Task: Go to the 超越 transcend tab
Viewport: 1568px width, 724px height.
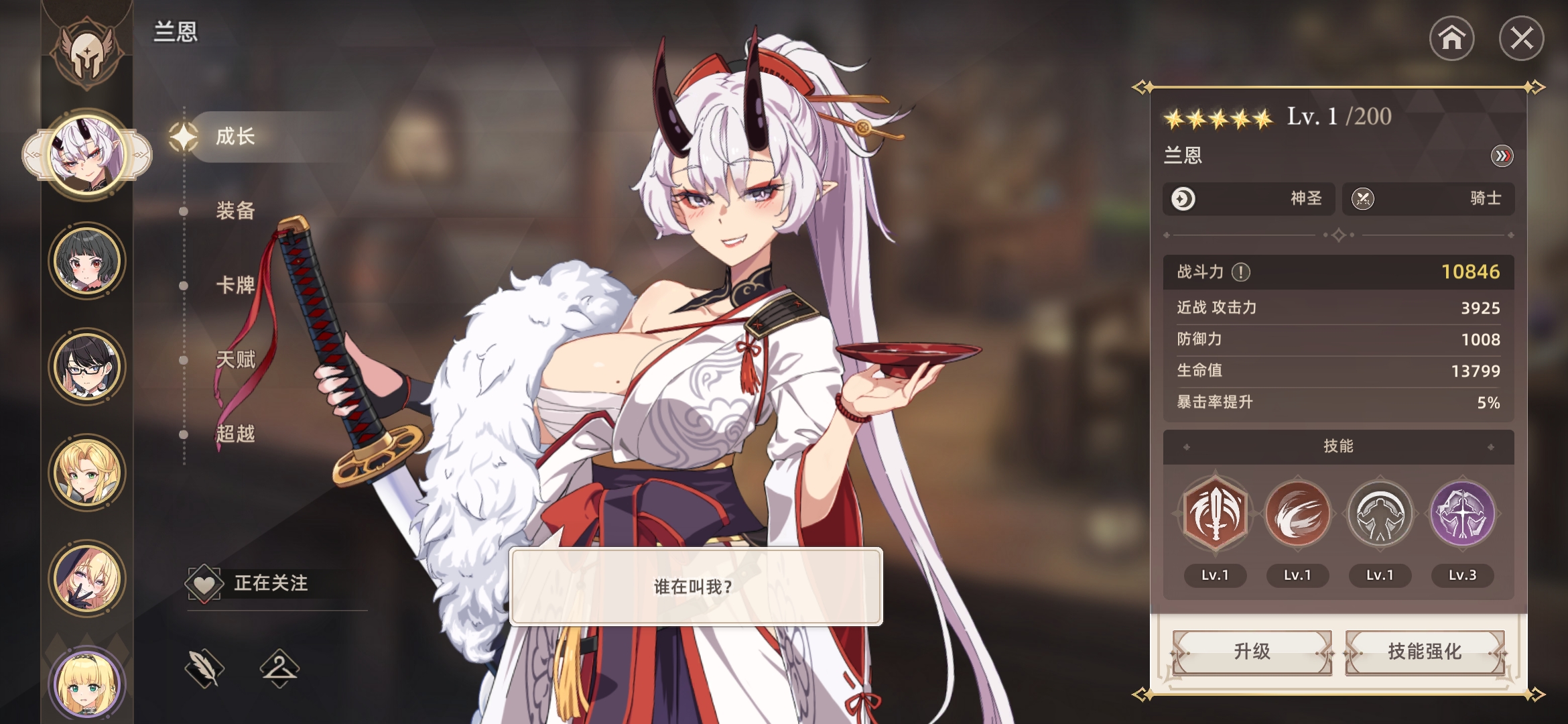Action: coord(235,434)
